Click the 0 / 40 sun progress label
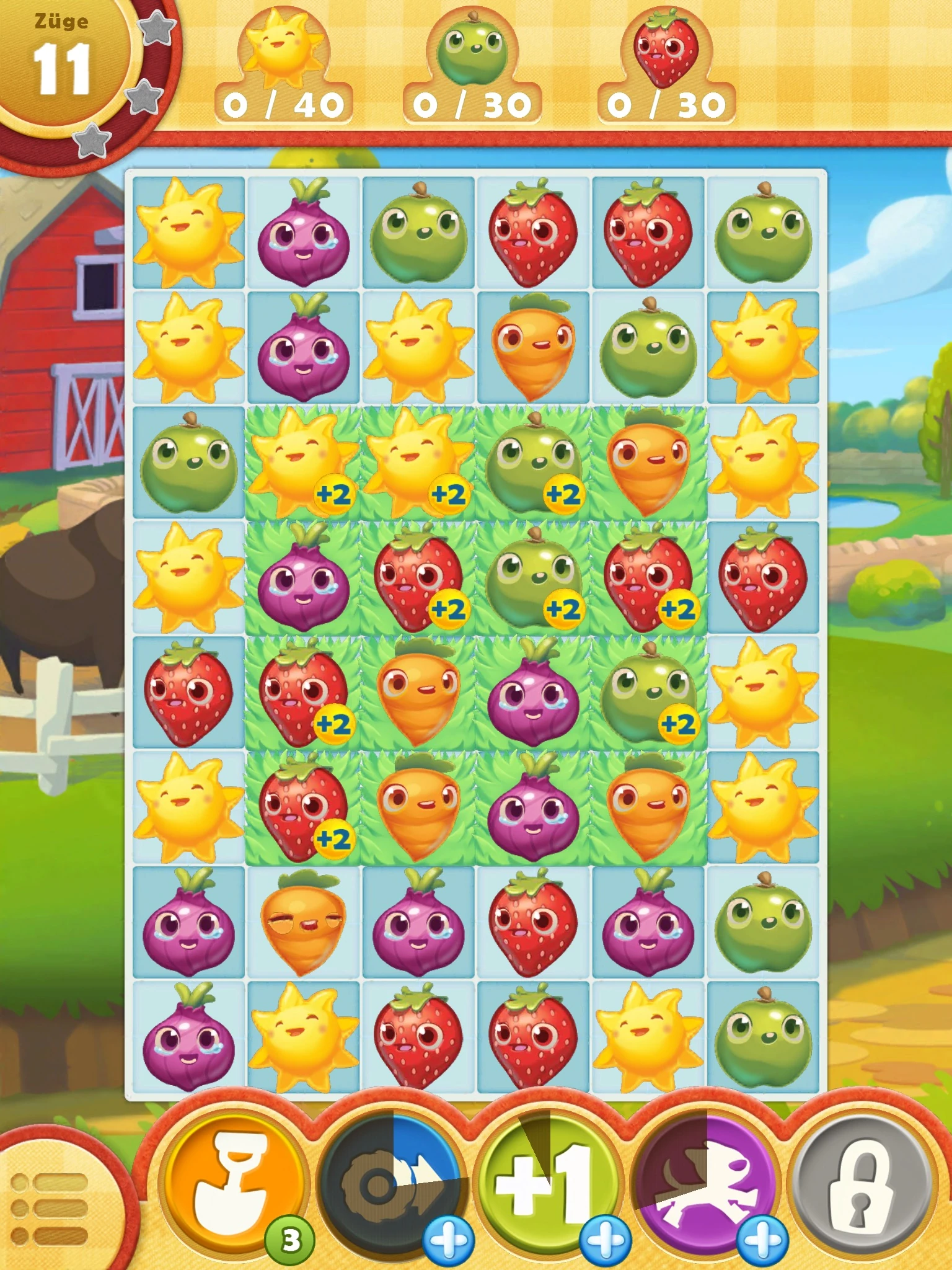Image resolution: width=952 pixels, height=1270 pixels. point(282,104)
